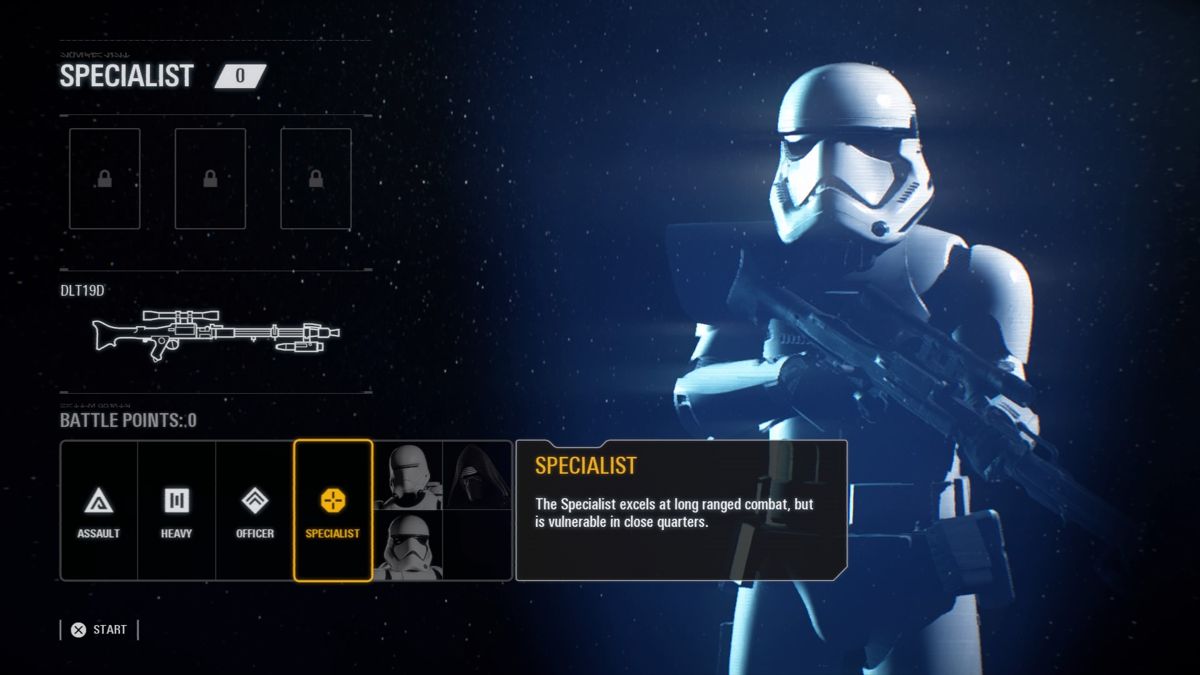Click START to begin the match
This screenshot has height=675, width=1200.
tap(99, 630)
